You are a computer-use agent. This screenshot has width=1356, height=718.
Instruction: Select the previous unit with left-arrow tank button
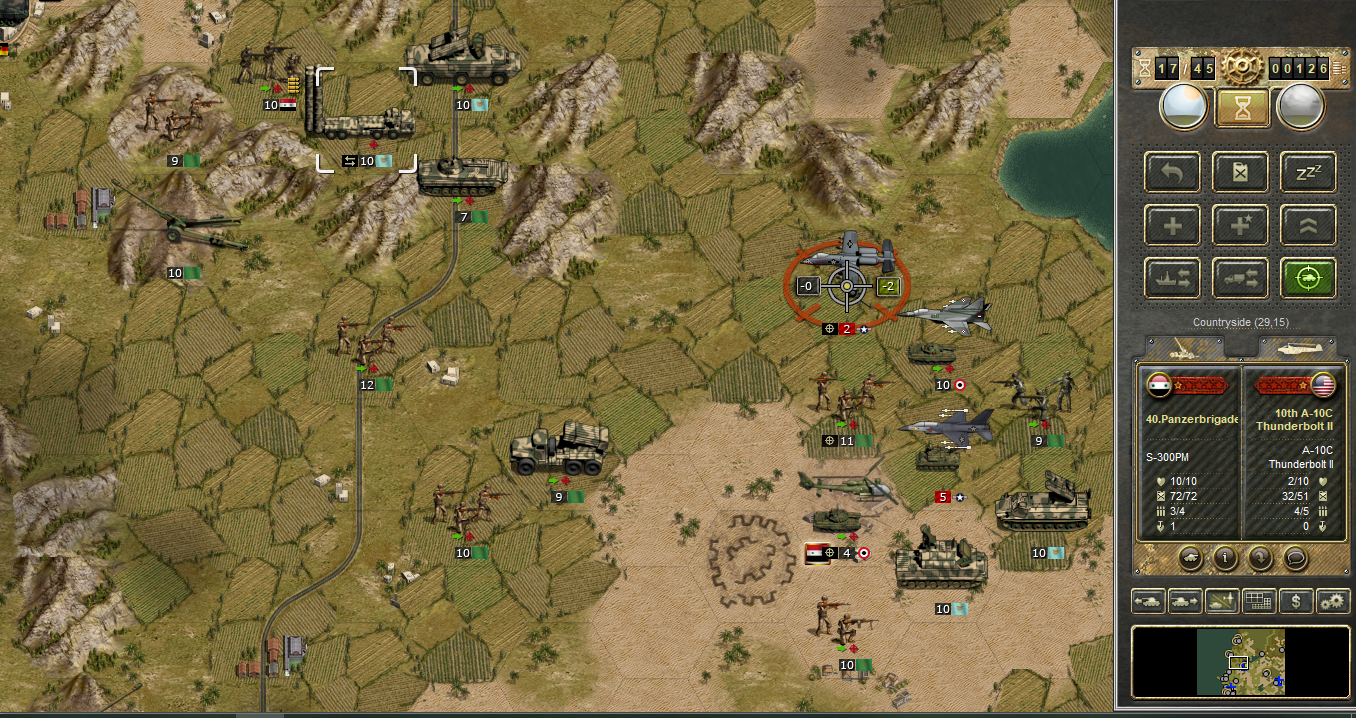pos(1147,601)
